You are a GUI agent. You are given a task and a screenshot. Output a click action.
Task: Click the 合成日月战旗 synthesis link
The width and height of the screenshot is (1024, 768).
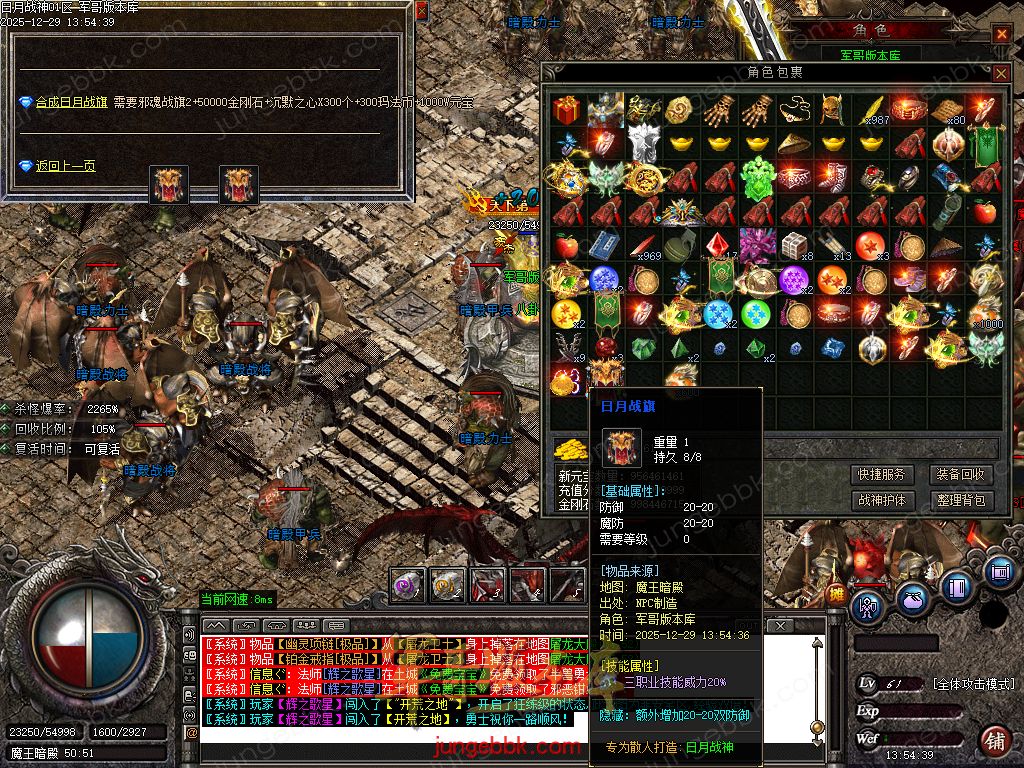click(x=71, y=102)
